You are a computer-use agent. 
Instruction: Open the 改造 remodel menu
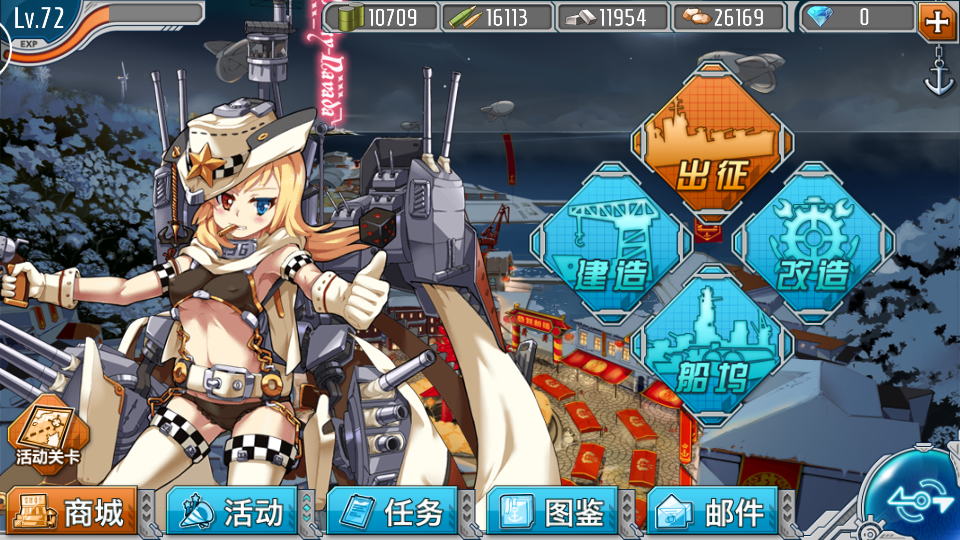coord(812,243)
